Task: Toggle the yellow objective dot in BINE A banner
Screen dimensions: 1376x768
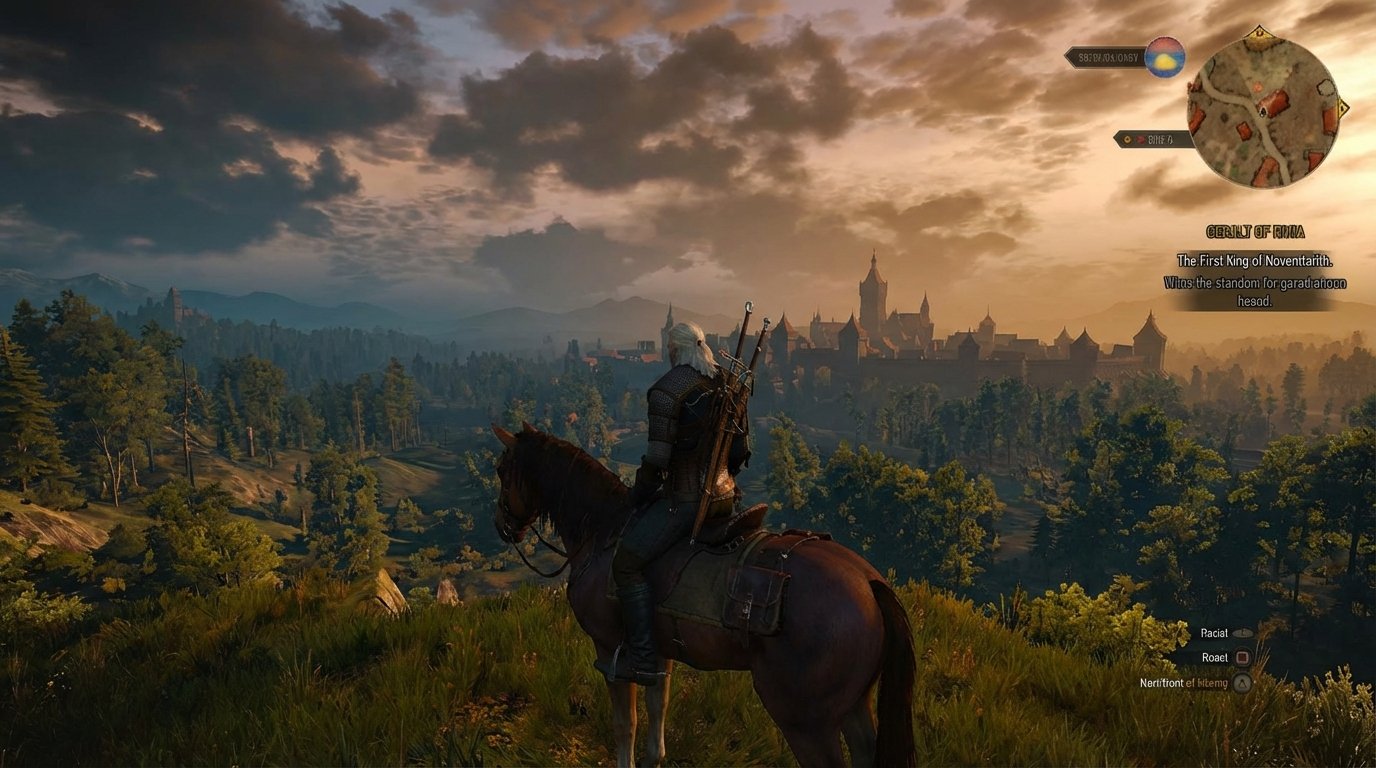Action: click(x=1127, y=137)
